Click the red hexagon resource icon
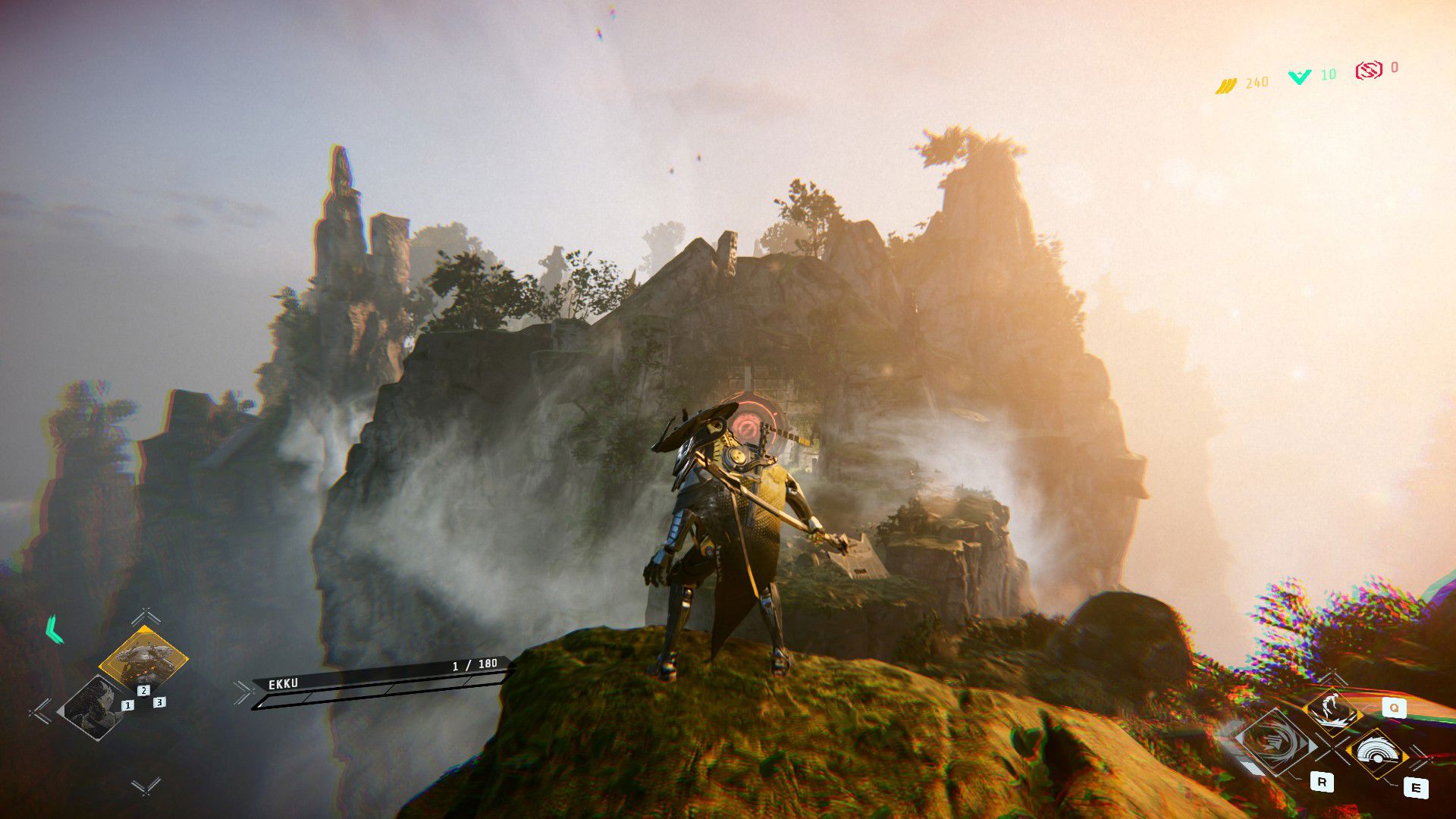This screenshot has width=1456, height=819. click(1368, 71)
